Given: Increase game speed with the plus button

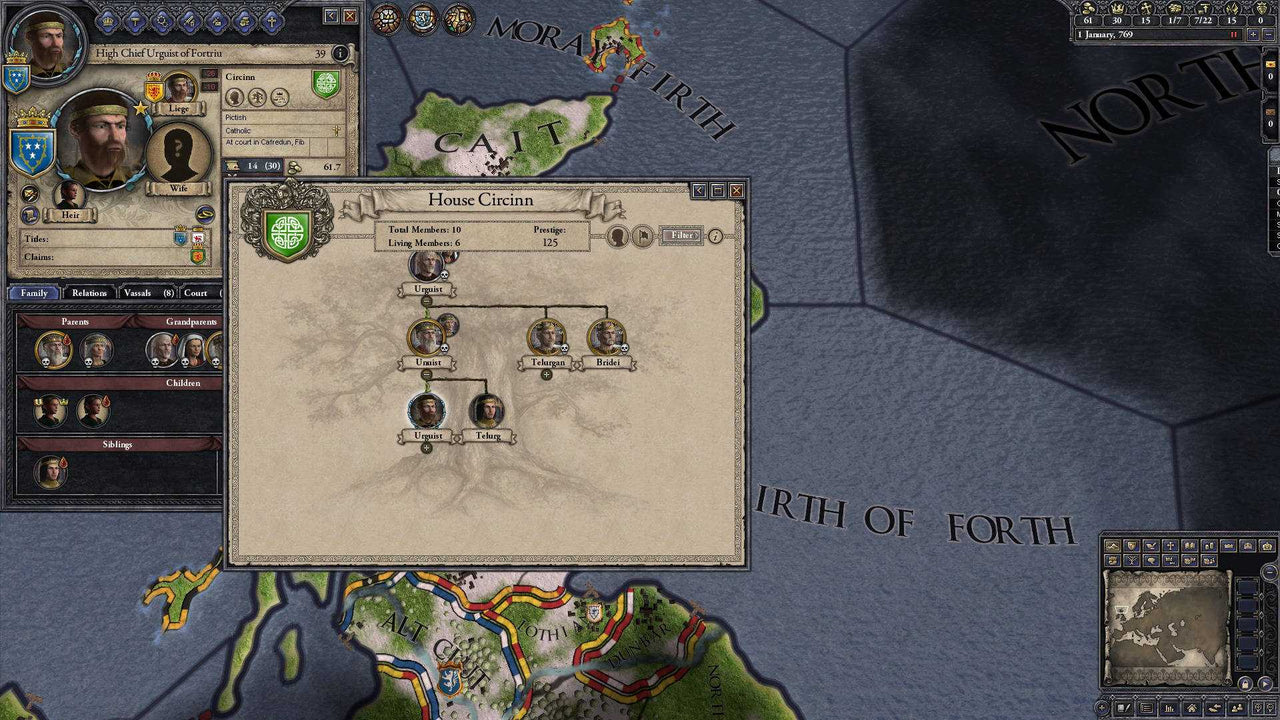Looking at the screenshot, I should (x=1254, y=34).
